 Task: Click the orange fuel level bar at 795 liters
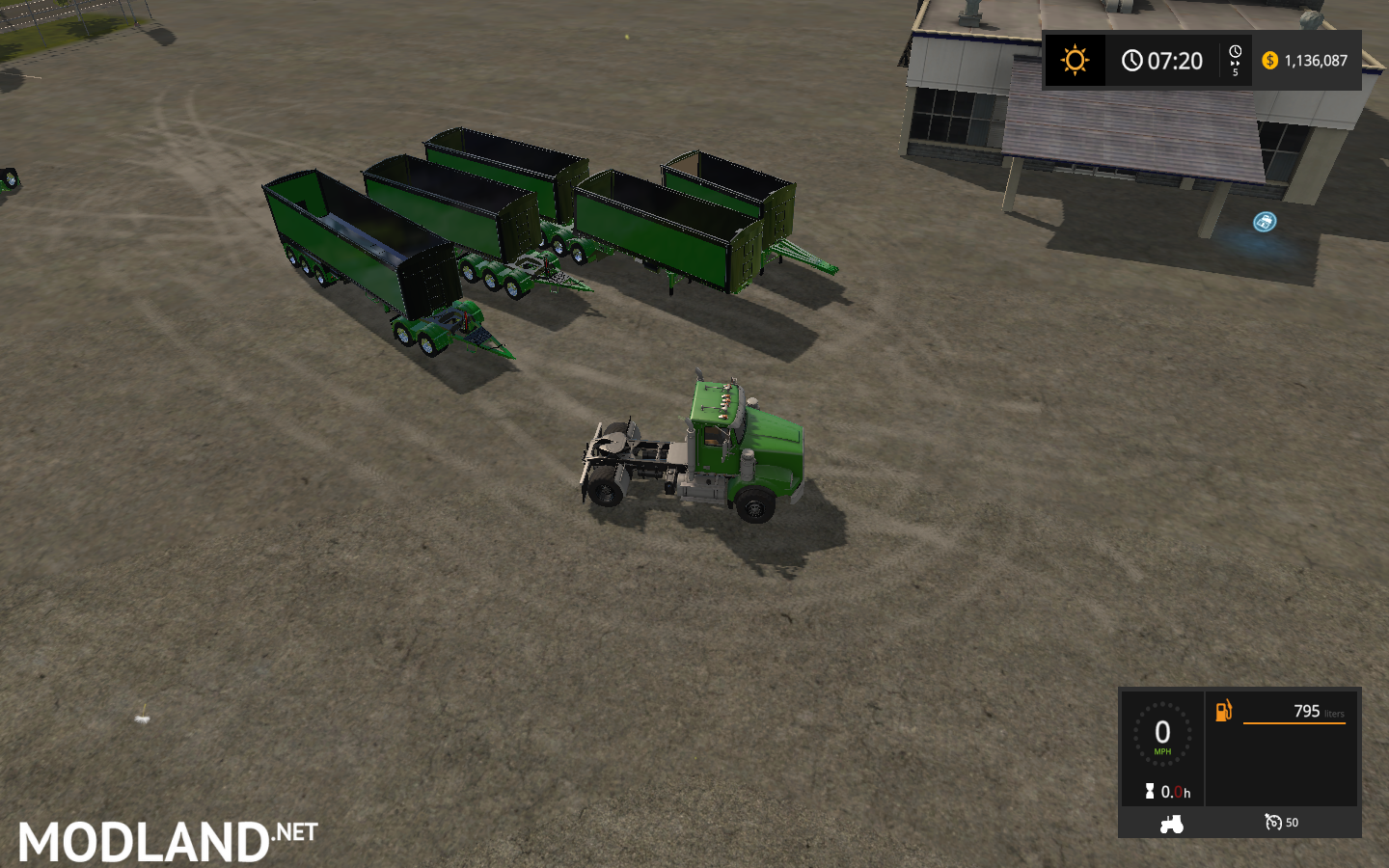click(x=1295, y=723)
